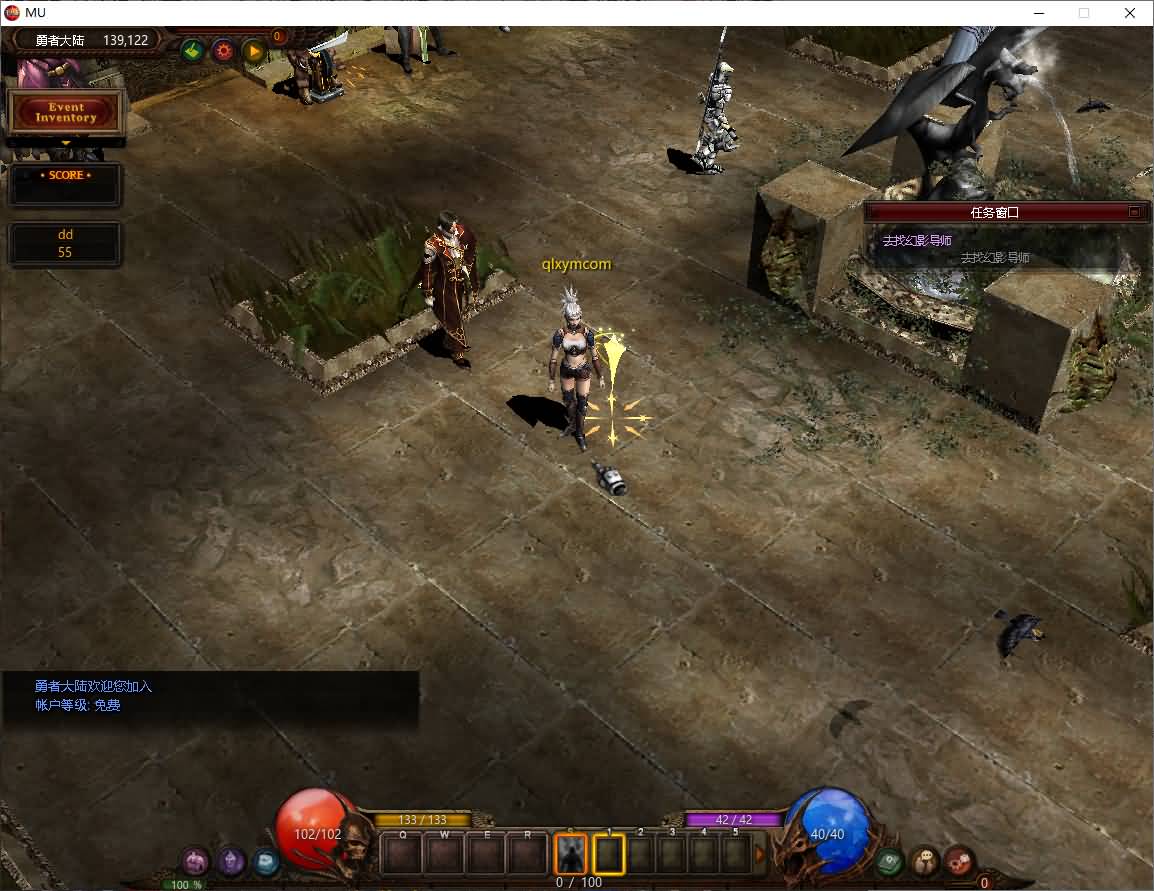Open the Event Inventory panel
The image size is (1154, 891).
[x=65, y=112]
